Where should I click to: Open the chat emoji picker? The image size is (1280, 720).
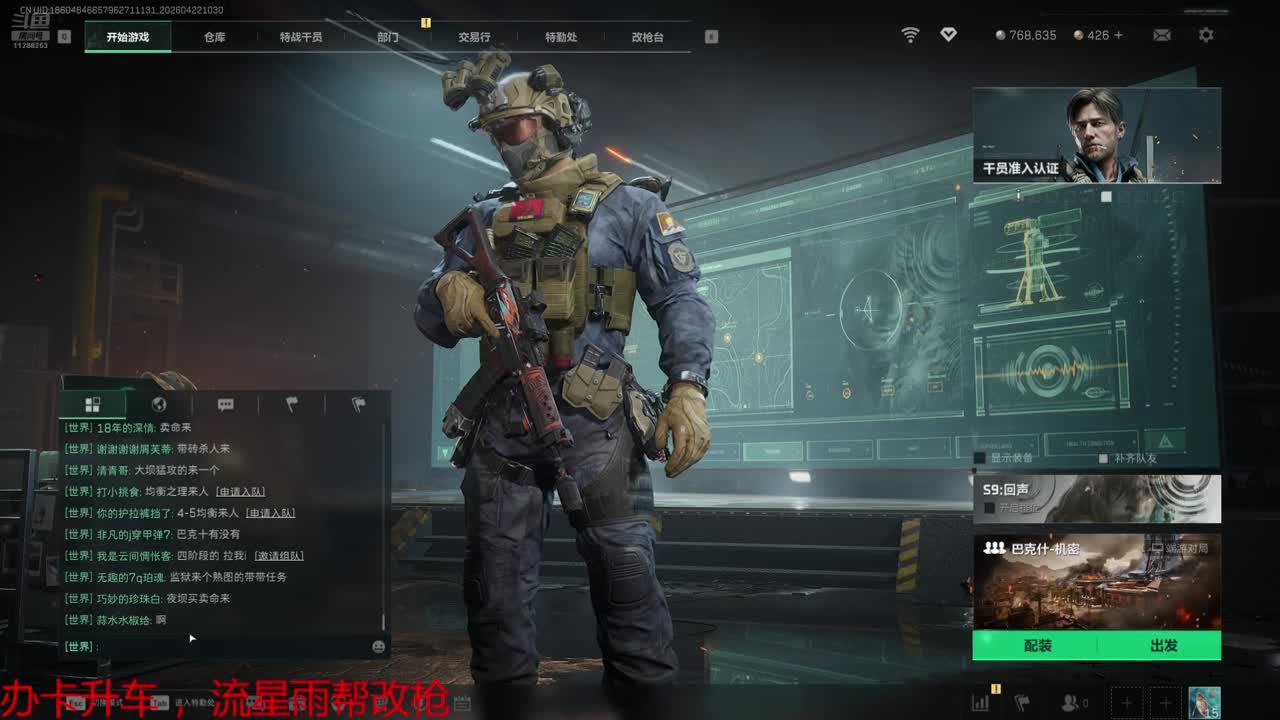pos(378,647)
